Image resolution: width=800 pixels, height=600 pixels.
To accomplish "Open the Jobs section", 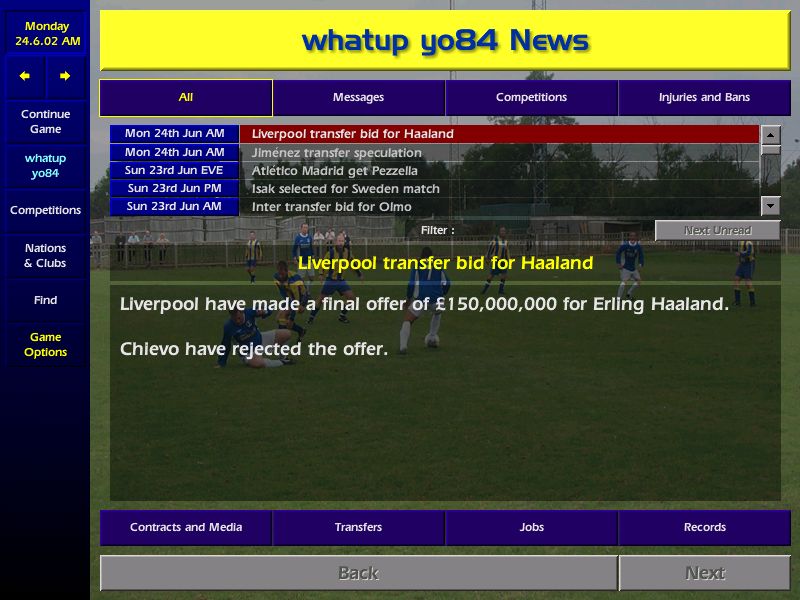I will tap(531, 528).
